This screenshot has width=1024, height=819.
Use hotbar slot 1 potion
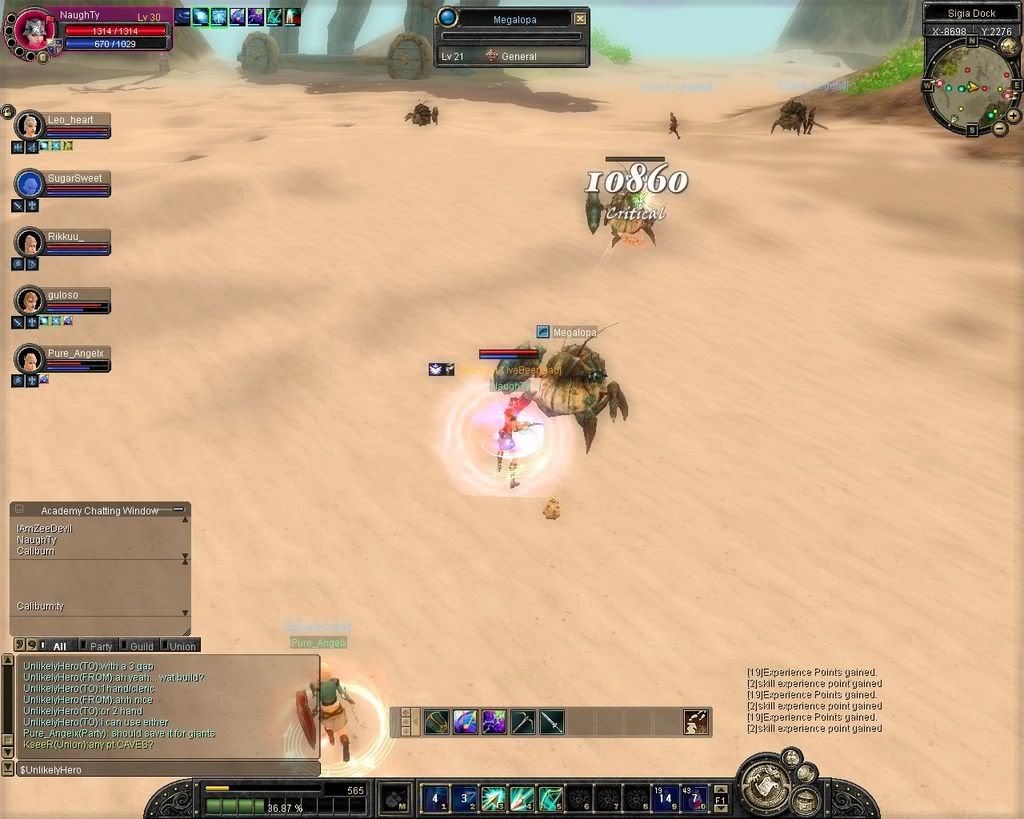tap(436, 798)
